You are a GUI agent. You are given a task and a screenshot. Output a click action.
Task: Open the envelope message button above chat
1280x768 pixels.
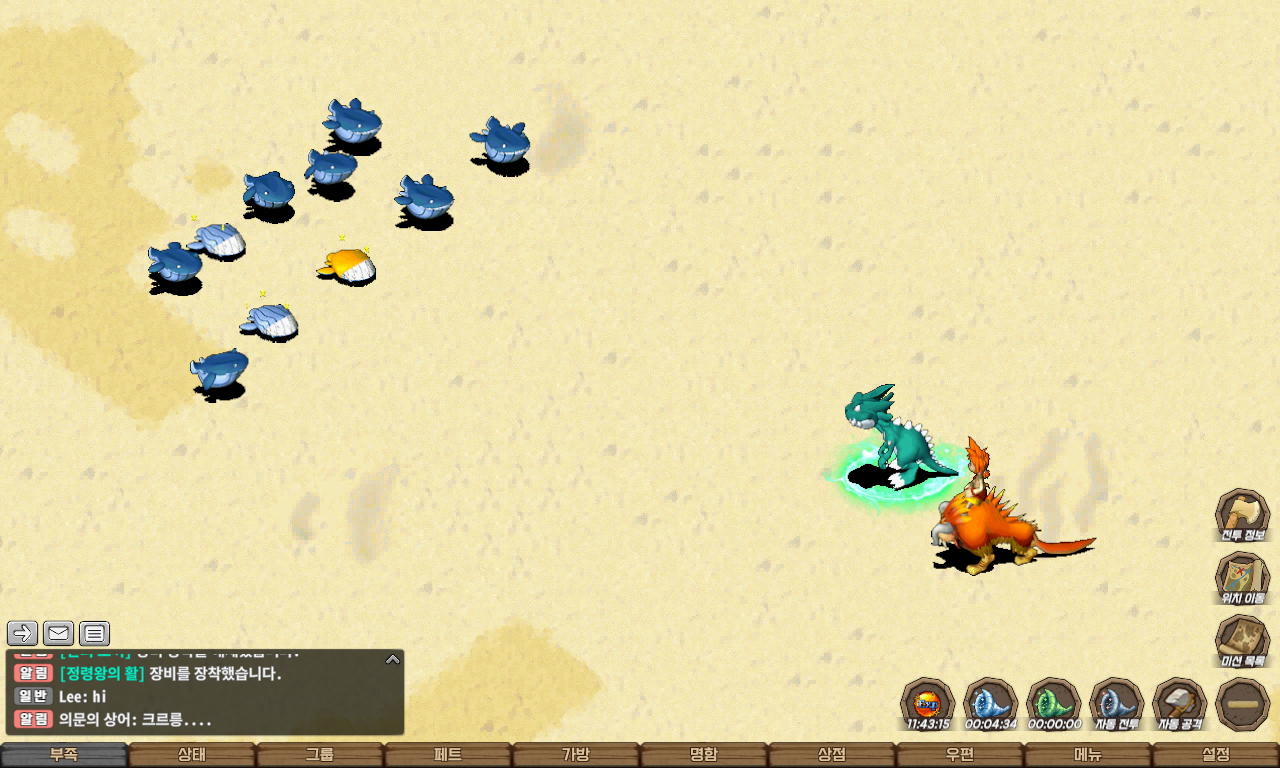click(58, 633)
